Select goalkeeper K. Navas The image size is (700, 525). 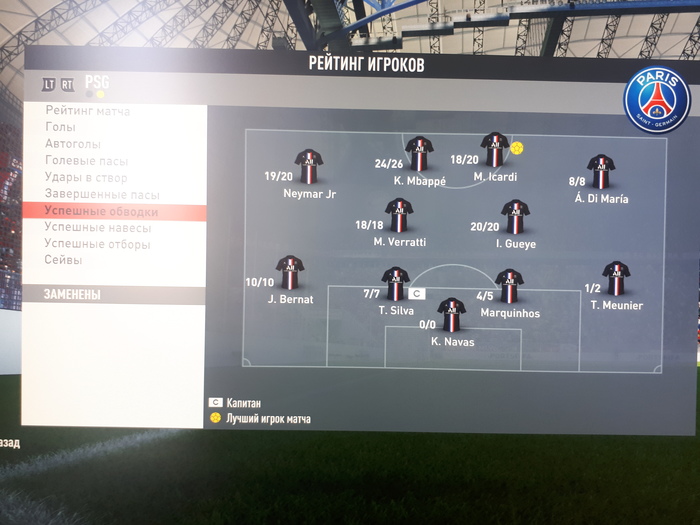(x=452, y=315)
